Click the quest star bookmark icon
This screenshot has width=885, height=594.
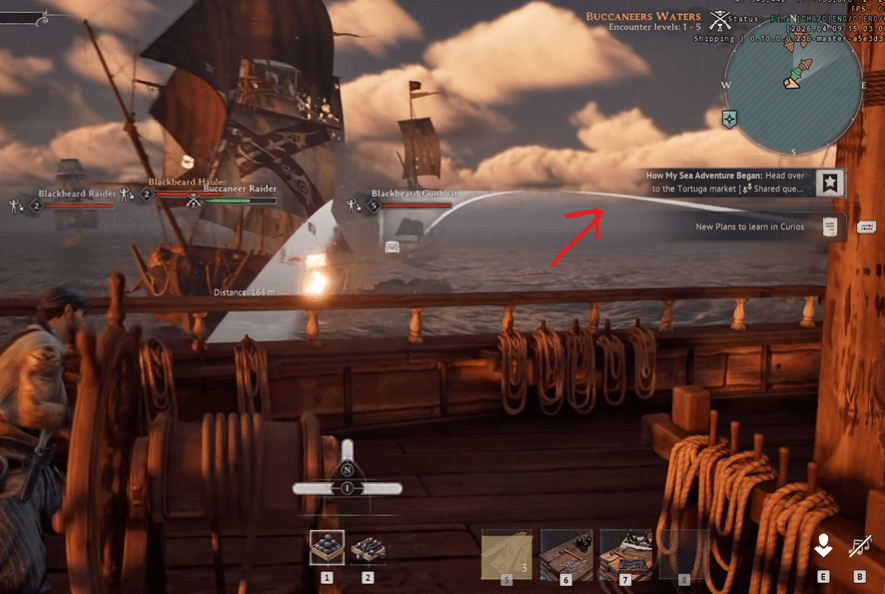[x=829, y=182]
